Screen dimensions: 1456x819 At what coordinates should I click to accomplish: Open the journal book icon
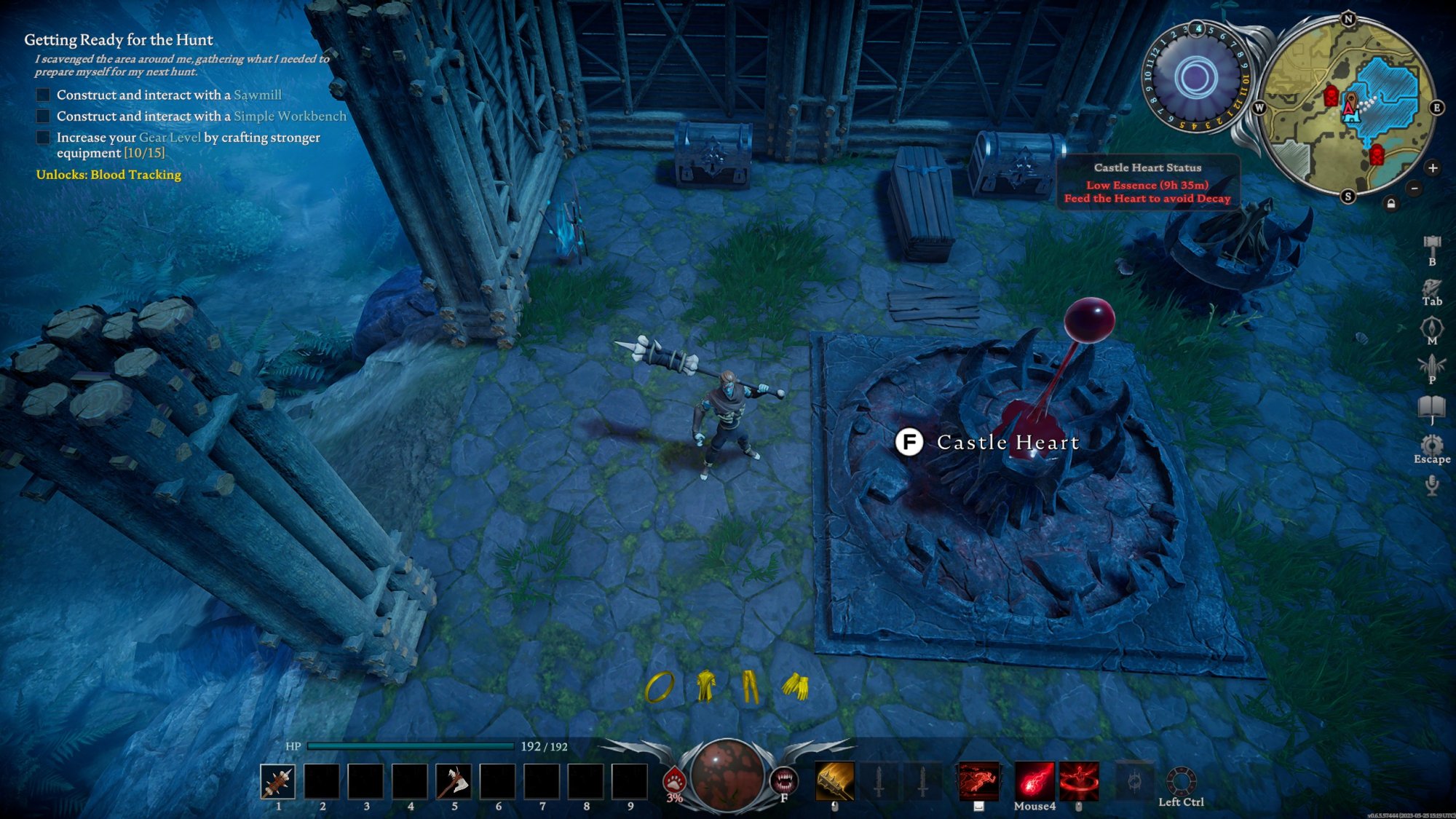pyautogui.click(x=1432, y=406)
